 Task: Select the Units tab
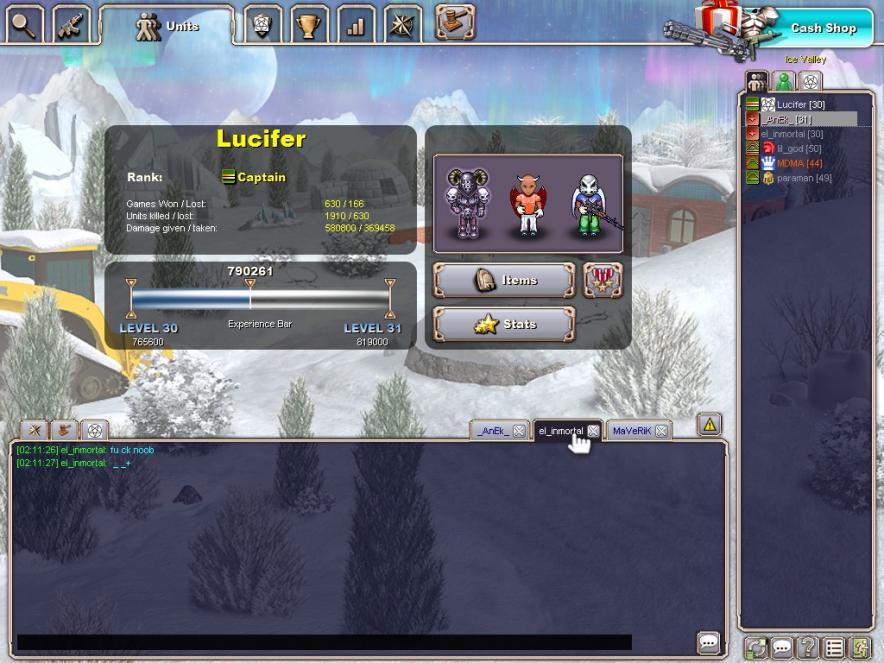pyautogui.click(x=167, y=26)
